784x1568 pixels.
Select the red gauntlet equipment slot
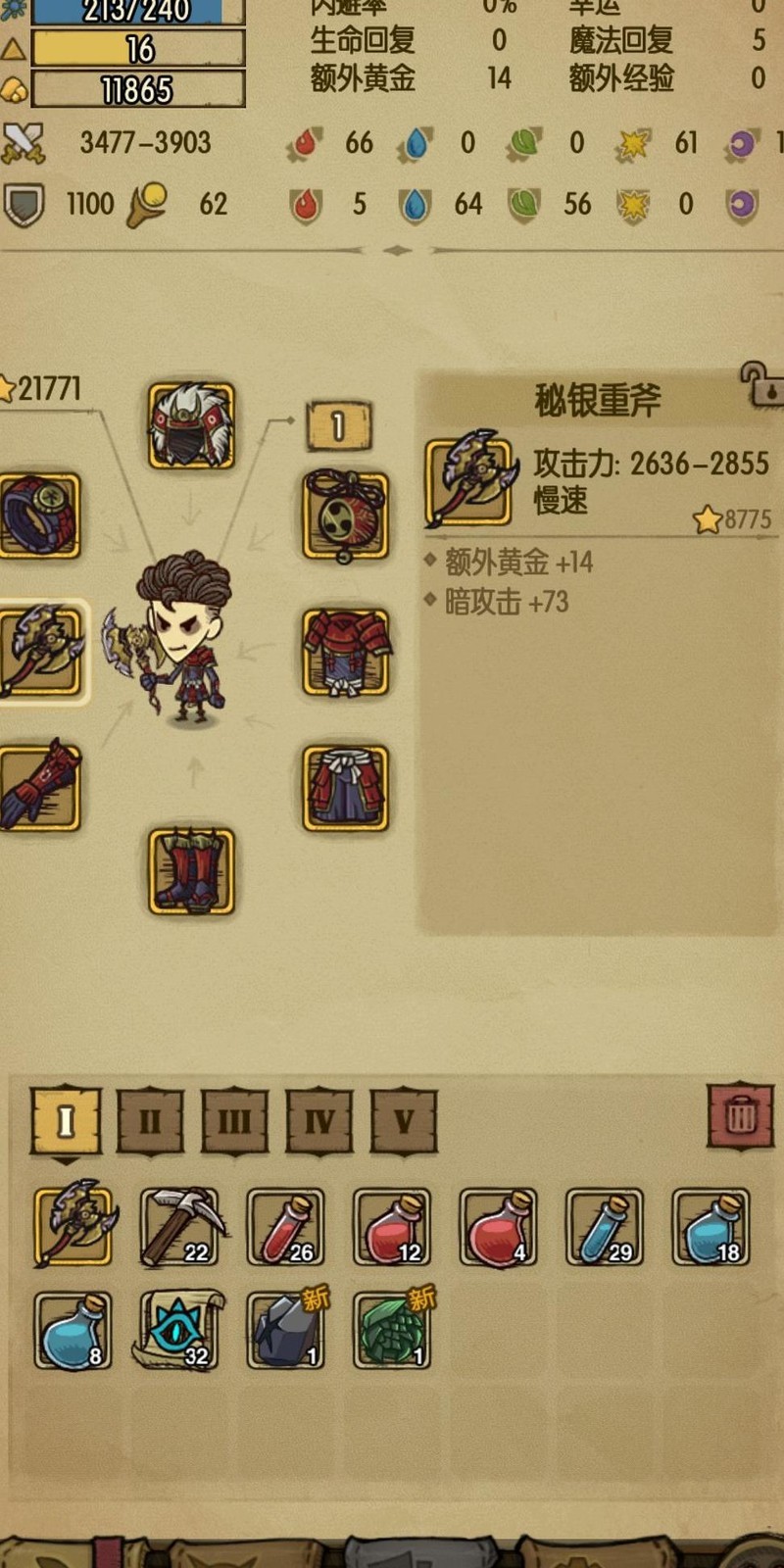point(39,787)
